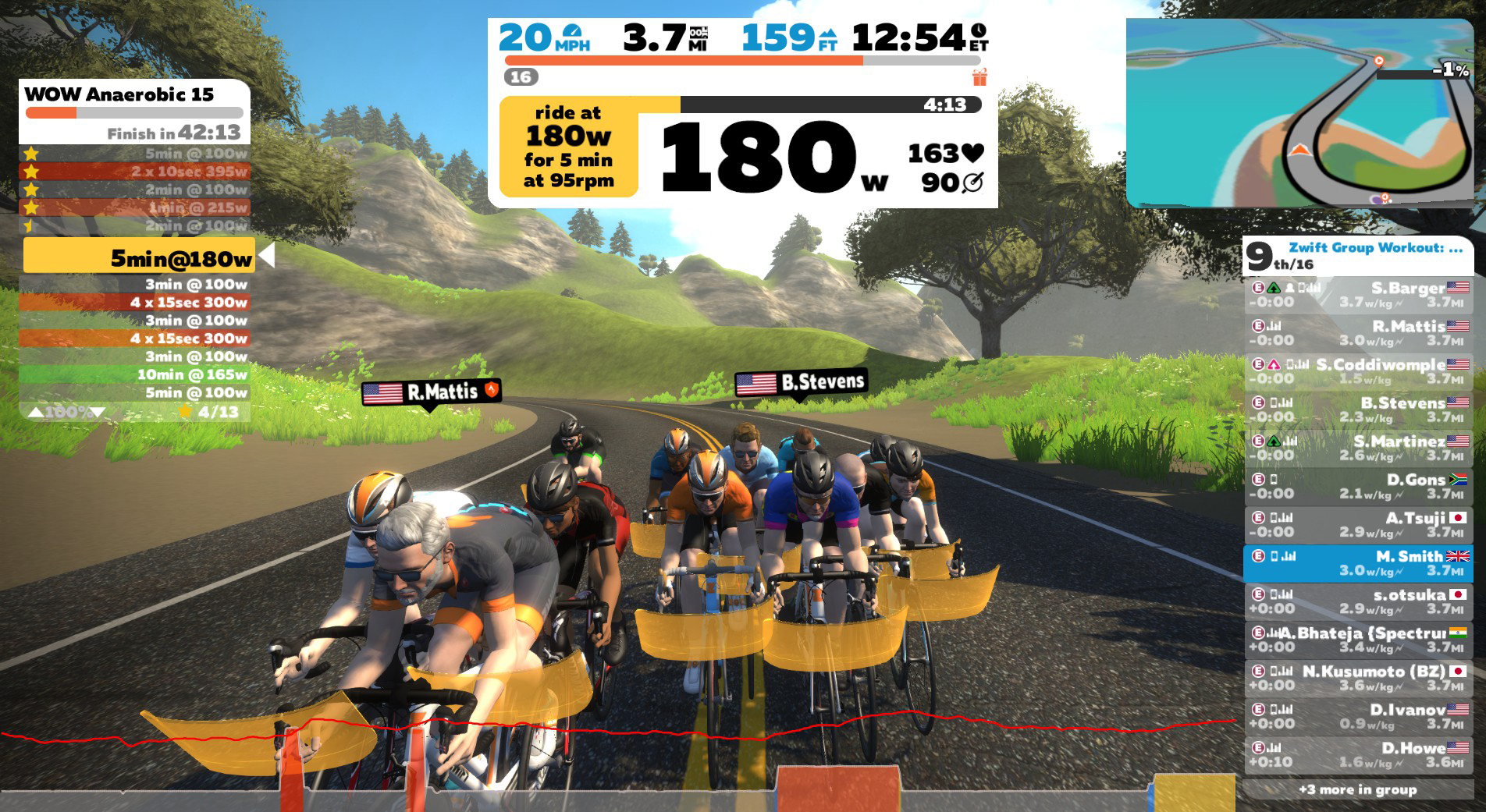Open the minimap in the corner
1486x812 pixels.
pos(1299,113)
